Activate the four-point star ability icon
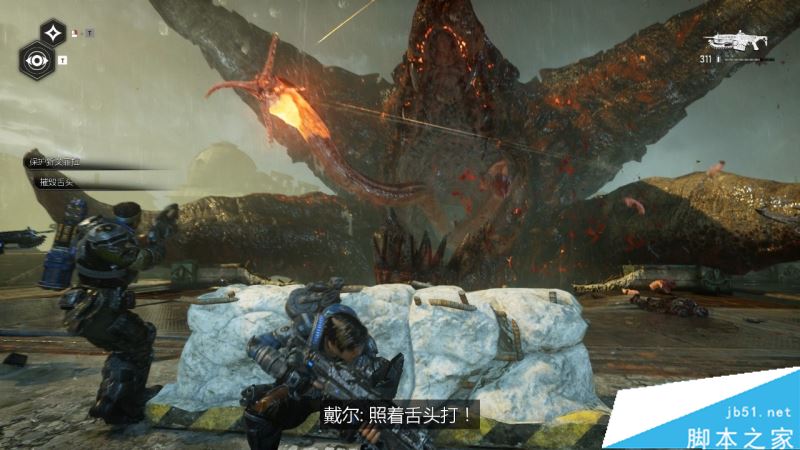The width and height of the screenshot is (800, 450). [x=53, y=31]
